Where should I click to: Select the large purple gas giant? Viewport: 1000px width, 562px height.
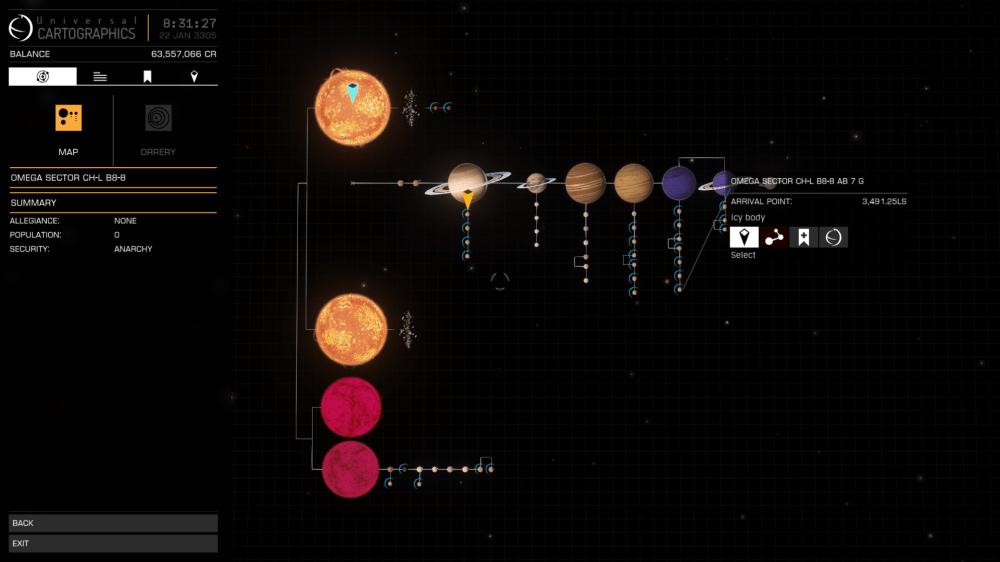tap(679, 183)
